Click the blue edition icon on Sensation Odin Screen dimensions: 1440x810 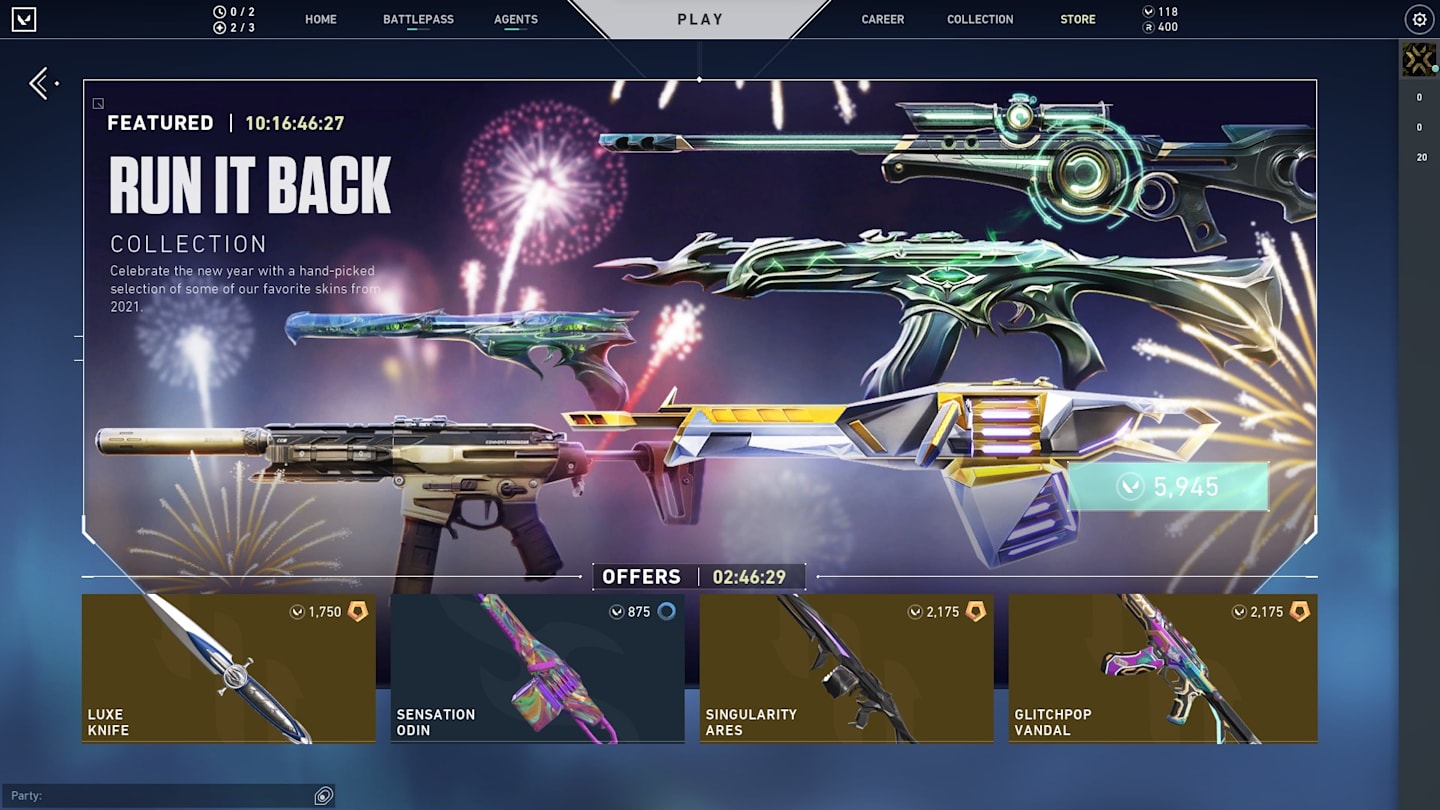[x=669, y=611]
